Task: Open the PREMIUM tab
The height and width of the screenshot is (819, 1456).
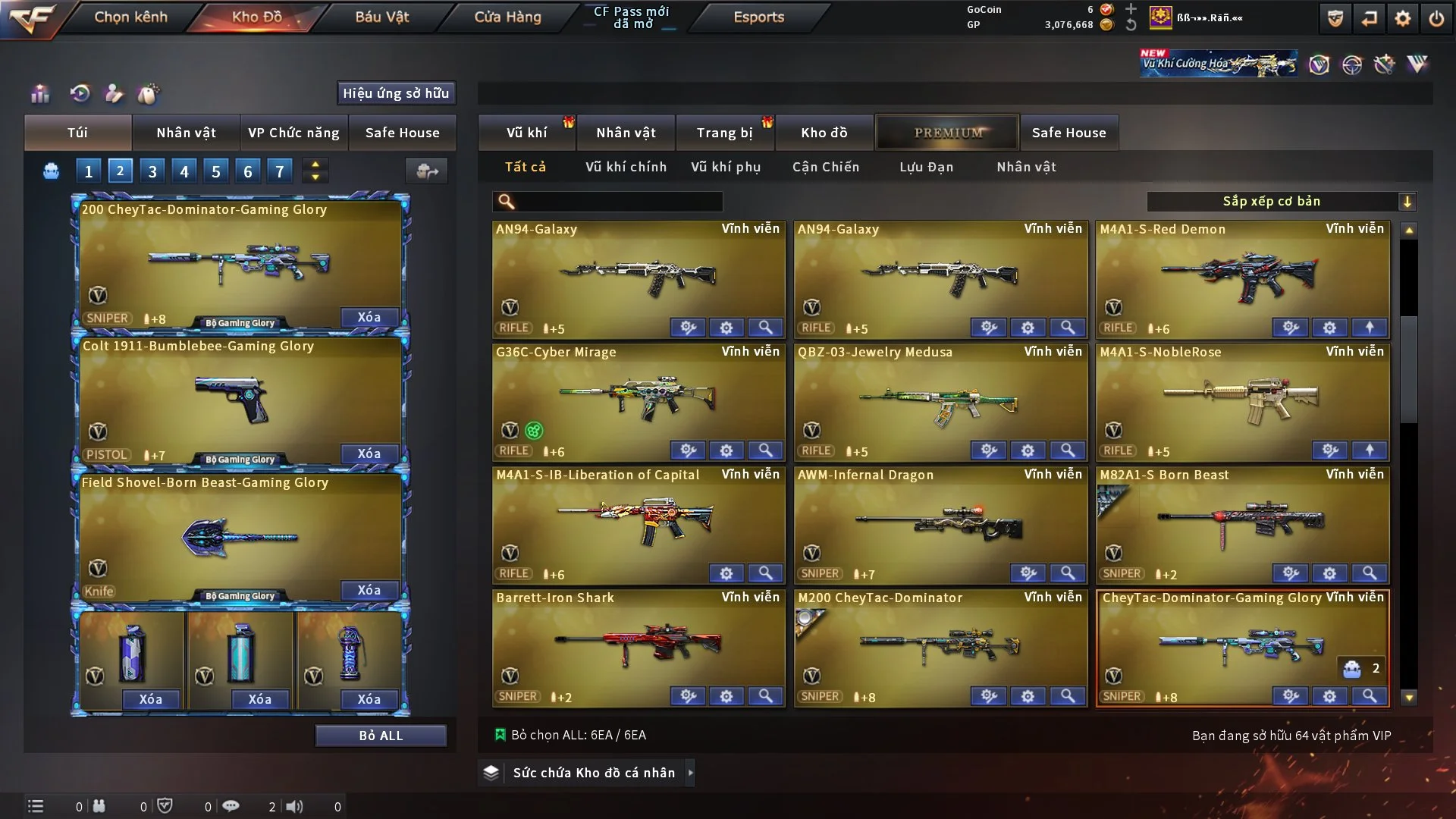Action: 947,133
